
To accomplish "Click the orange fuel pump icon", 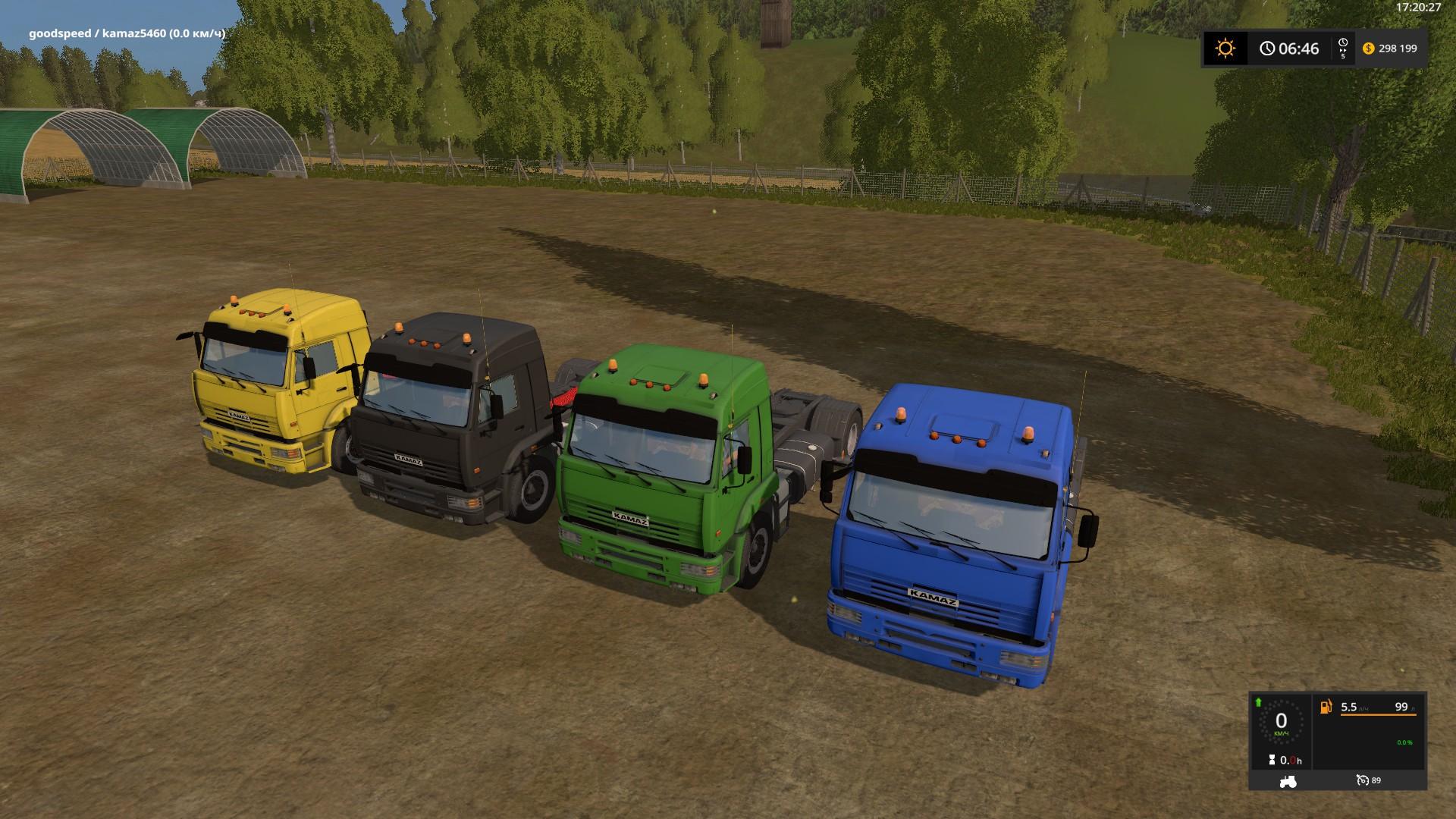I will pos(1326,707).
